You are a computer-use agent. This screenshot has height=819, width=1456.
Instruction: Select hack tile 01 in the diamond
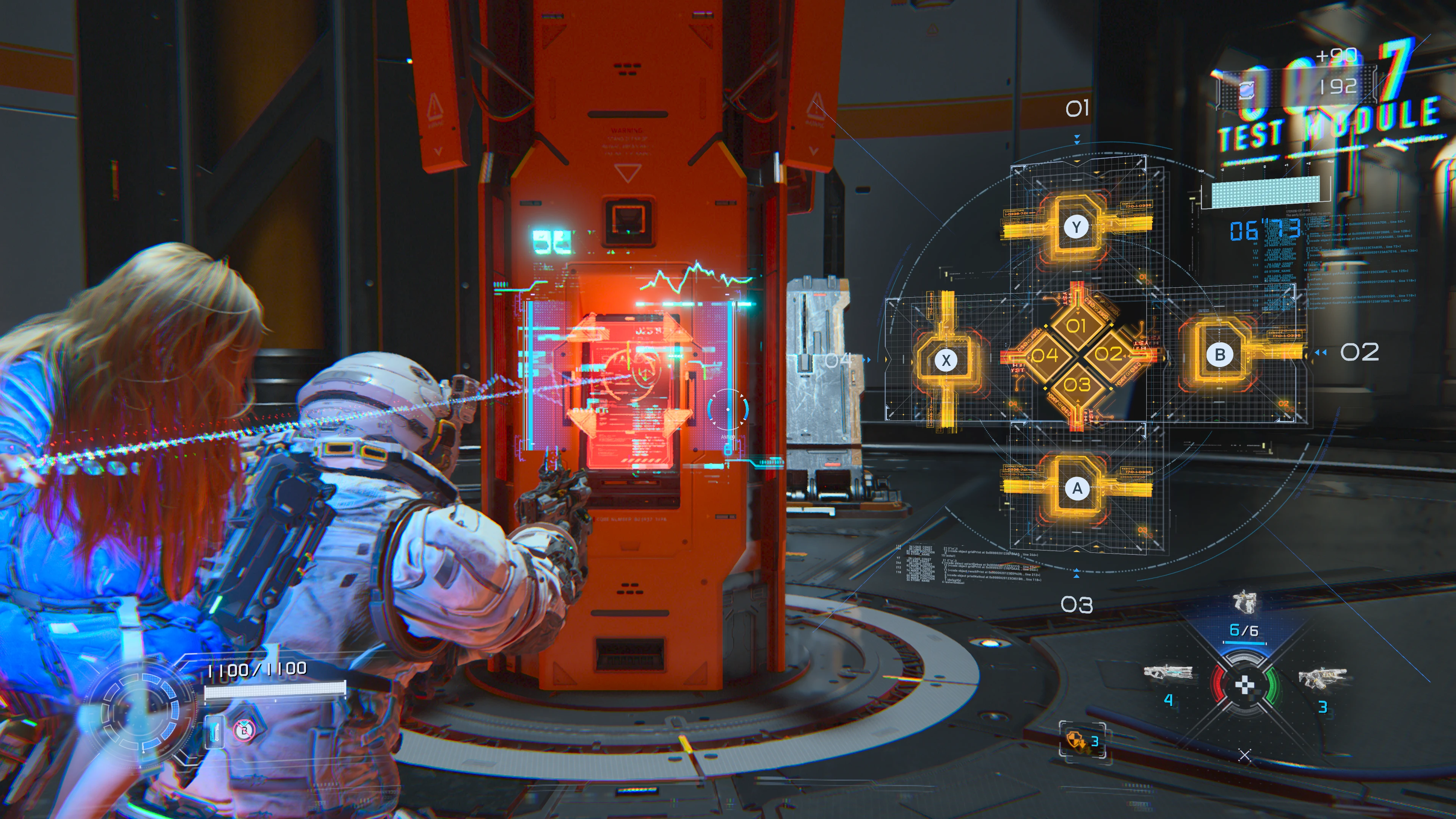click(1076, 326)
